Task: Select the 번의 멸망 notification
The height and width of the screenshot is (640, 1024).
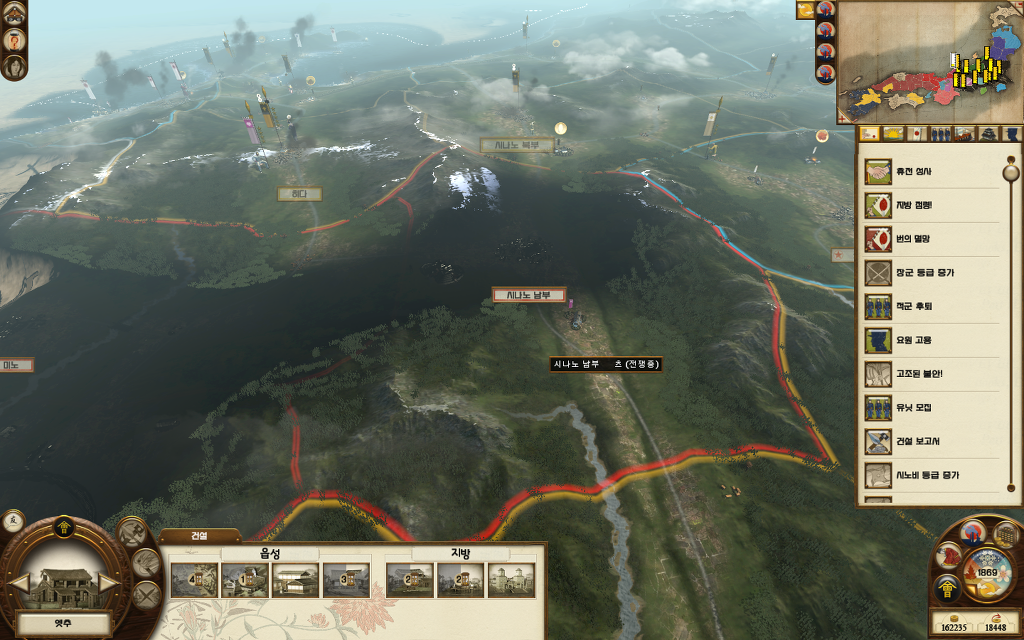Action: pos(910,240)
